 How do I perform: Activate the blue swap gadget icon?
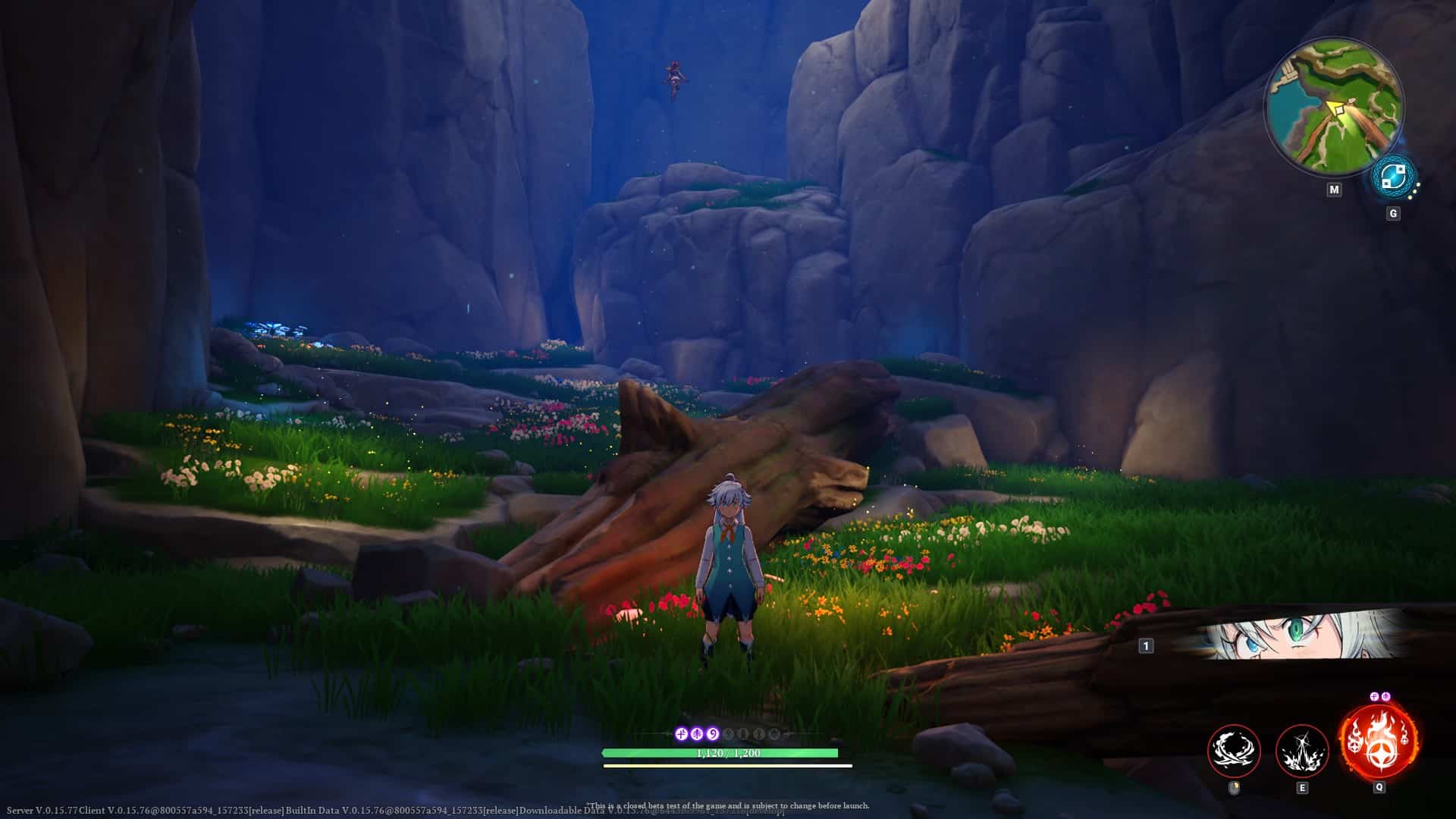1392,177
